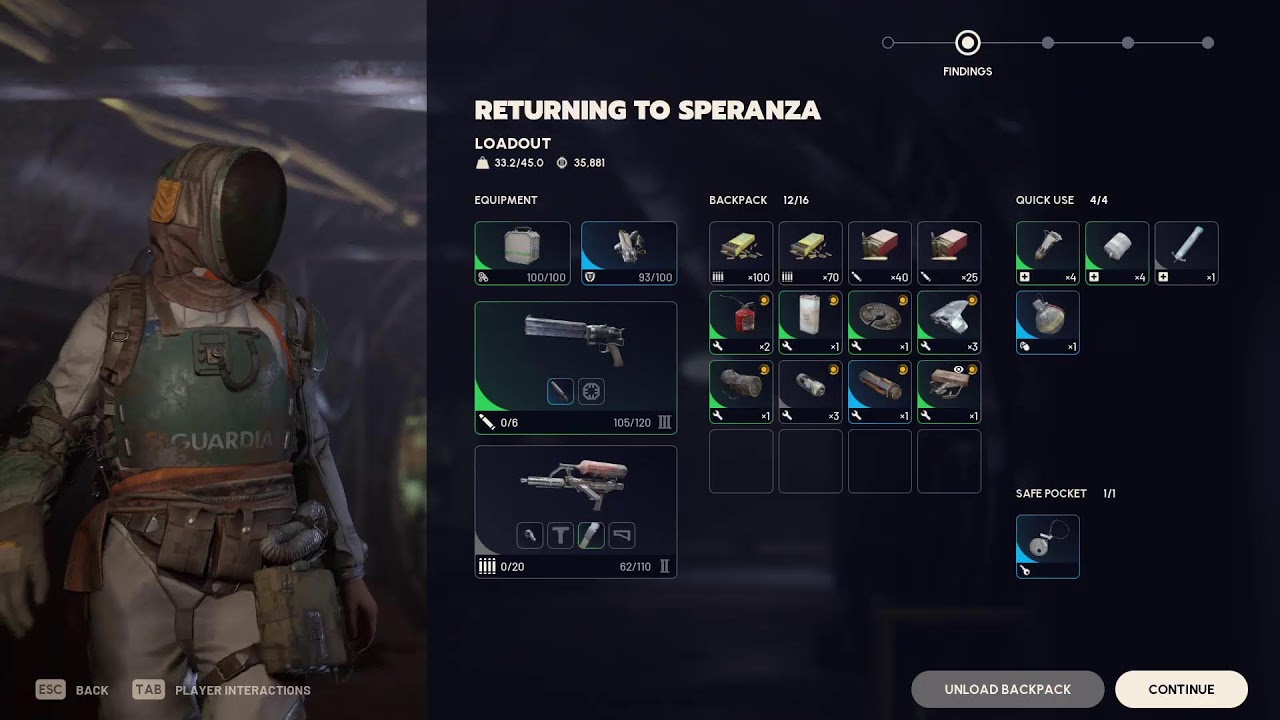
Task: Select the round grenade quick use slot
Action: (x=1048, y=322)
